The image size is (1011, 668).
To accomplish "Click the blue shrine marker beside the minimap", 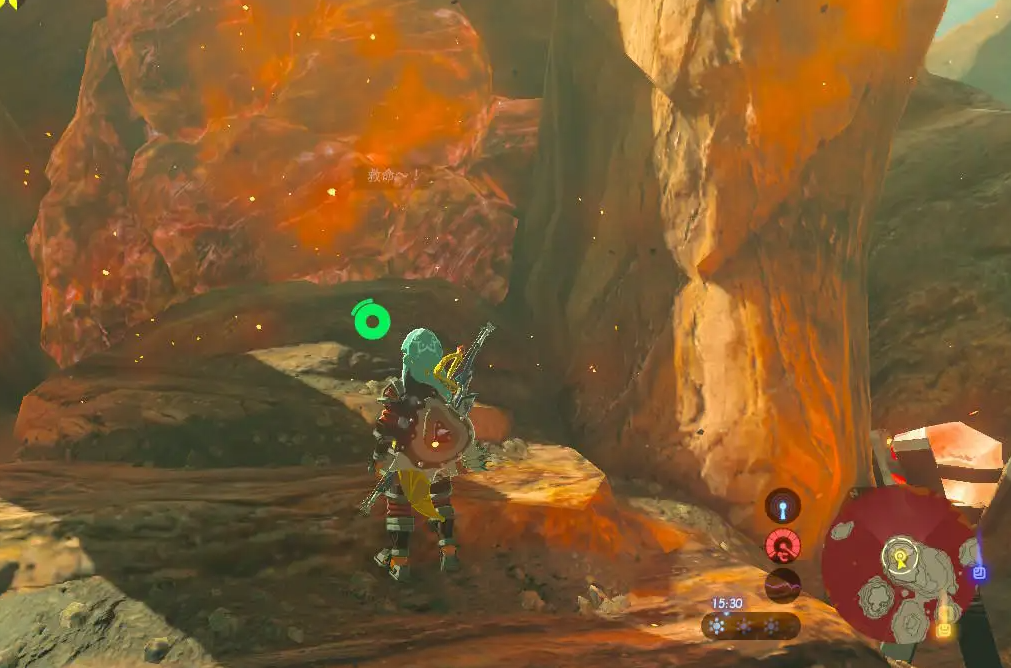I will point(979,573).
